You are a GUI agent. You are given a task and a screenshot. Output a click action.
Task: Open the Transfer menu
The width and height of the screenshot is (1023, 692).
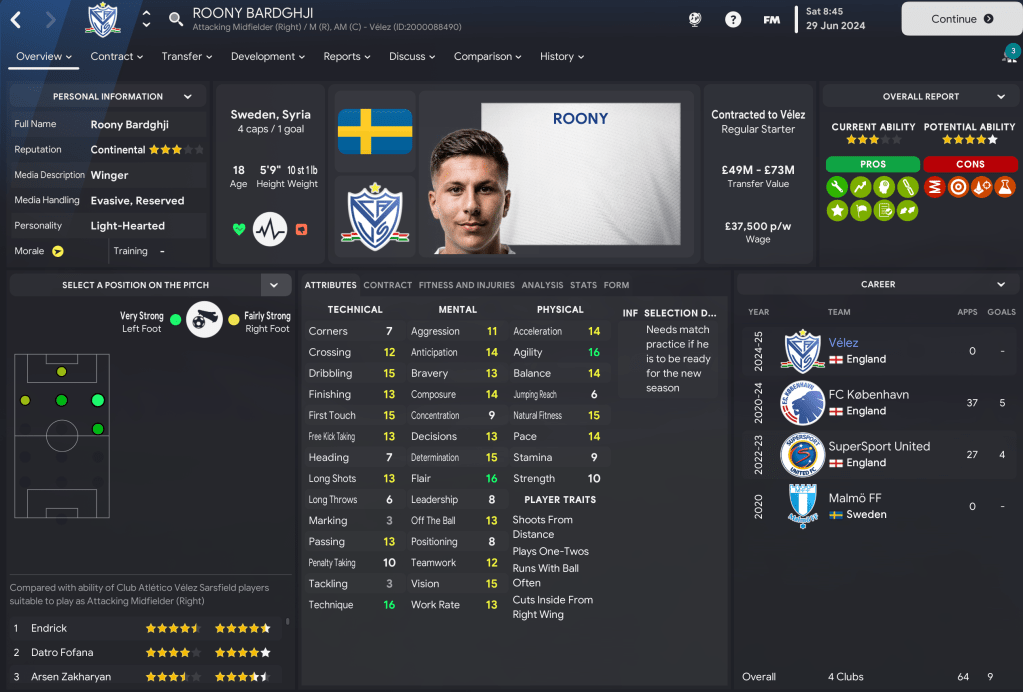(186, 57)
